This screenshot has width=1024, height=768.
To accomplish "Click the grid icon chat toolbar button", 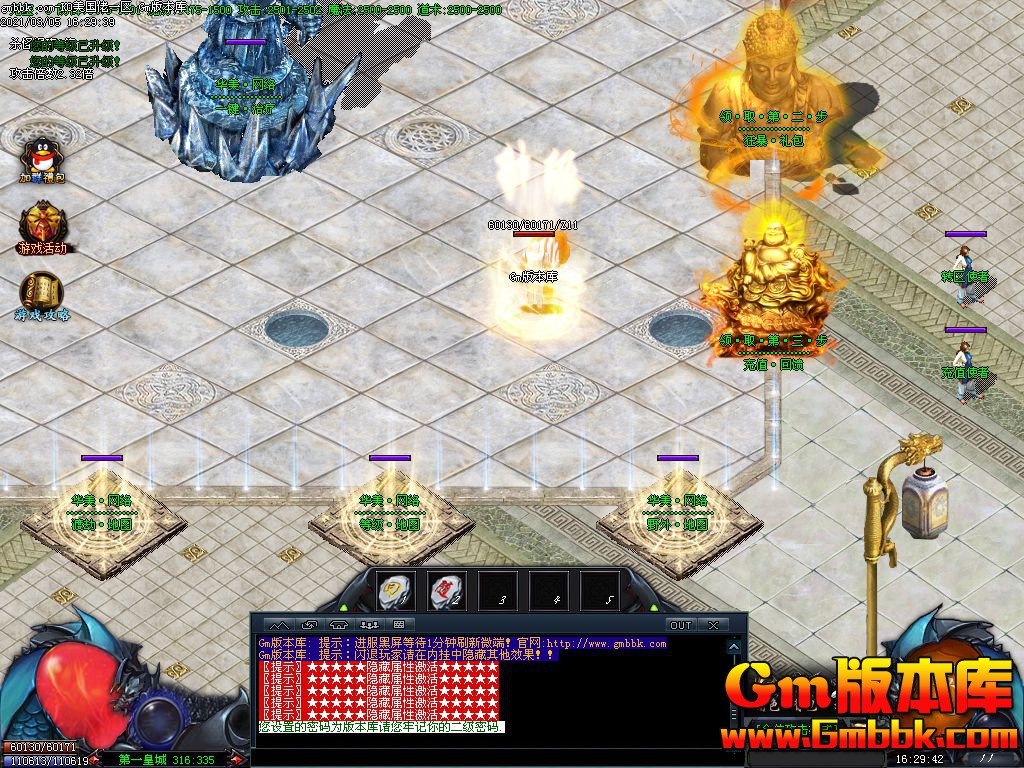I will coord(398,625).
